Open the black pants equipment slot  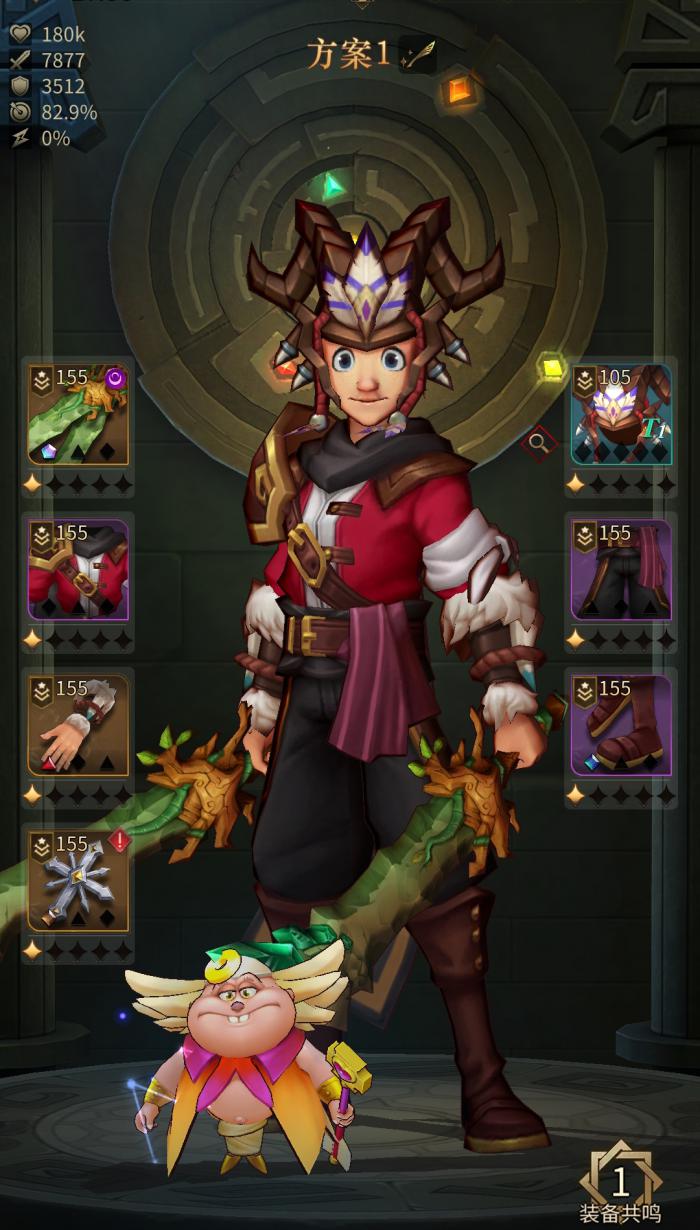[621, 569]
